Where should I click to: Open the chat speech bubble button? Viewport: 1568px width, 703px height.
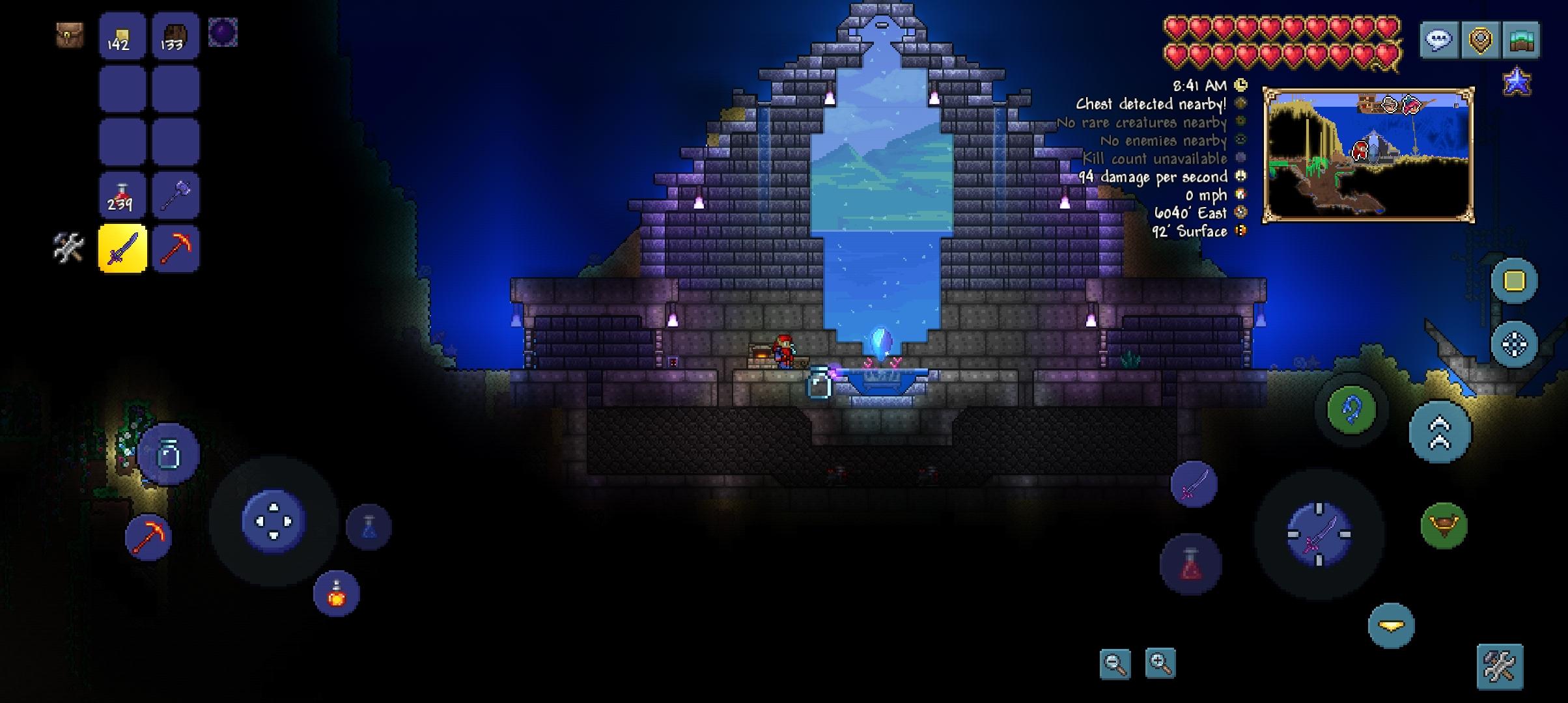[1438, 40]
